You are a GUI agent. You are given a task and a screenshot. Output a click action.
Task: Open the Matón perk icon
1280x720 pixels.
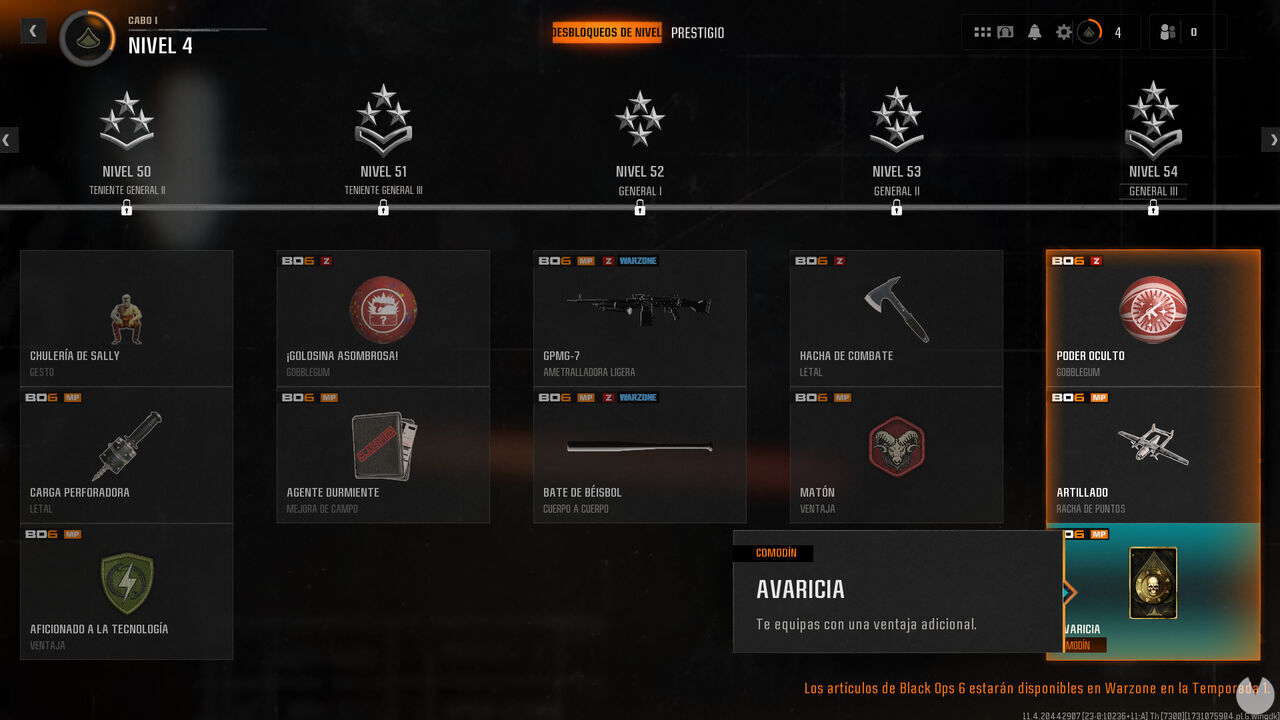pos(895,445)
